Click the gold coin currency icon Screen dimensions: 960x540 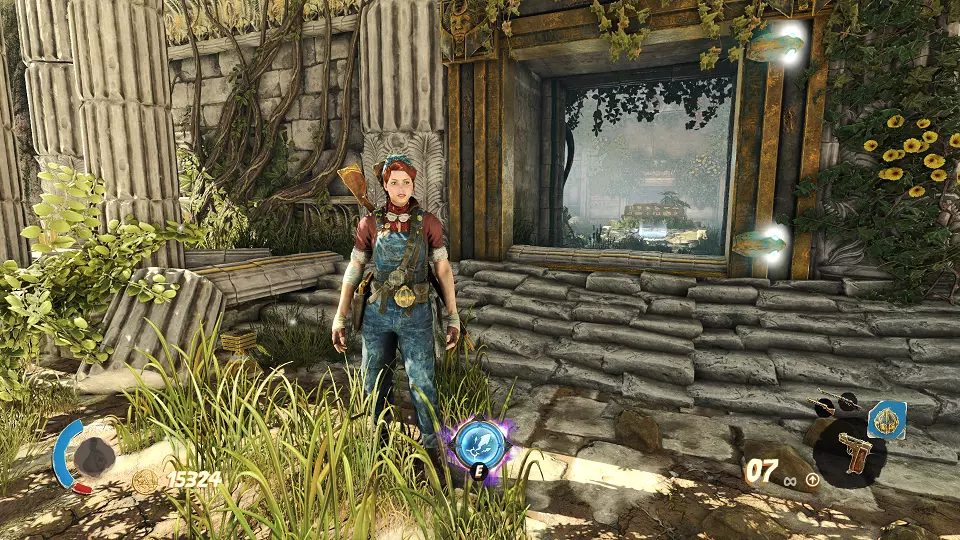click(146, 481)
